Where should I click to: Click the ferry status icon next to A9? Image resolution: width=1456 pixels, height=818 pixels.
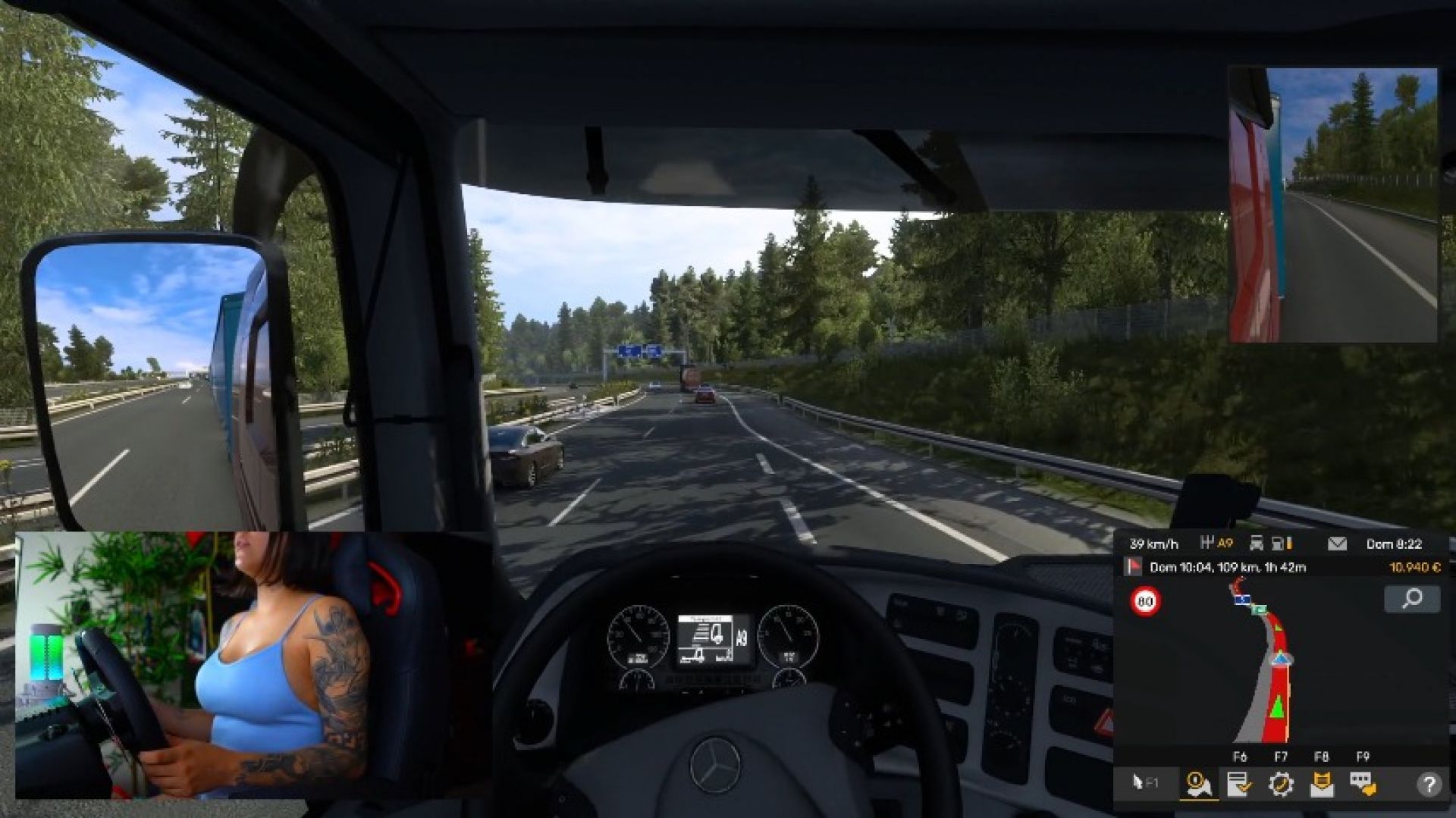[1258, 543]
